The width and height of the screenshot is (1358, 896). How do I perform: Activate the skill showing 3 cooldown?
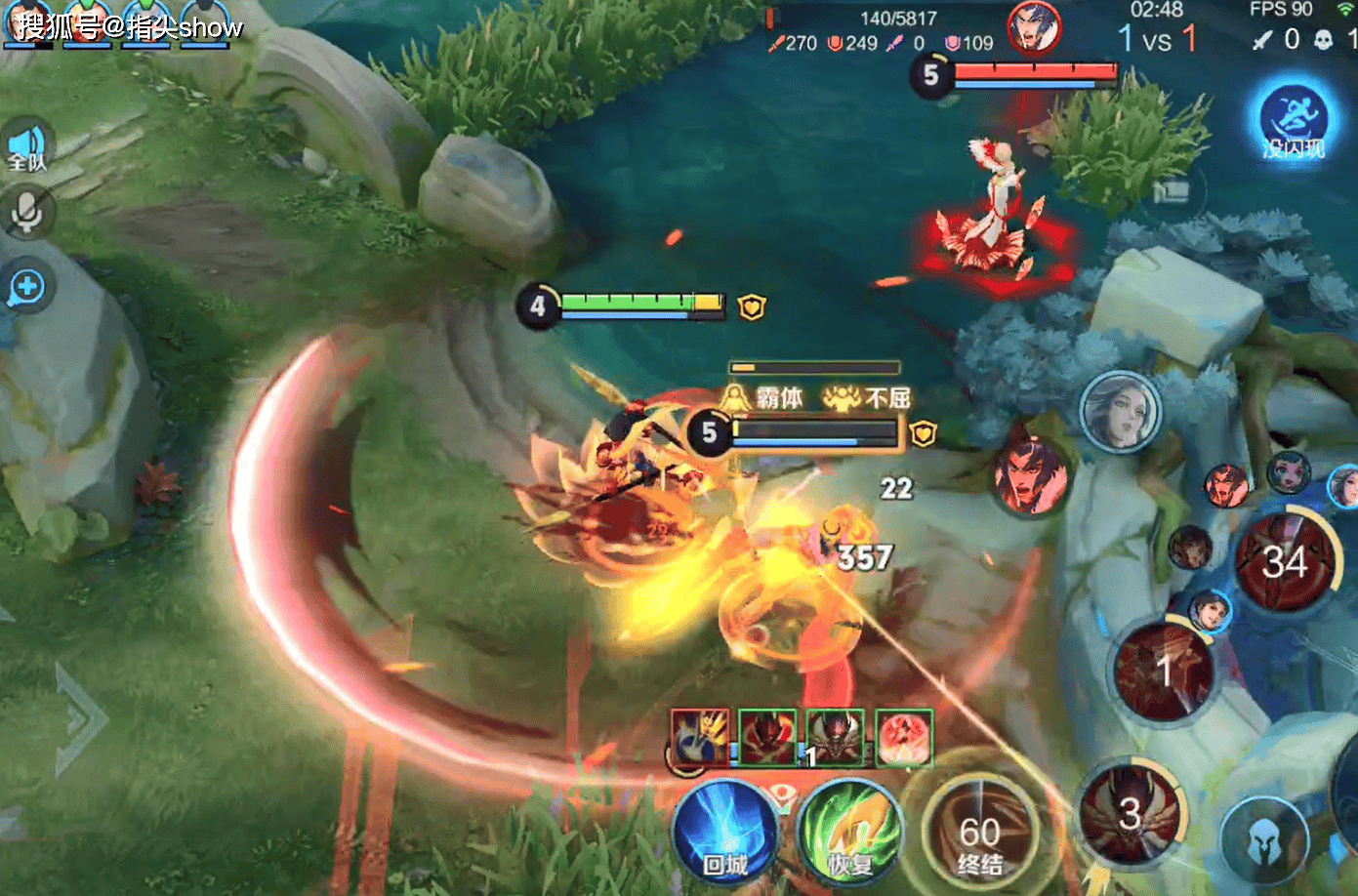coord(1130,813)
